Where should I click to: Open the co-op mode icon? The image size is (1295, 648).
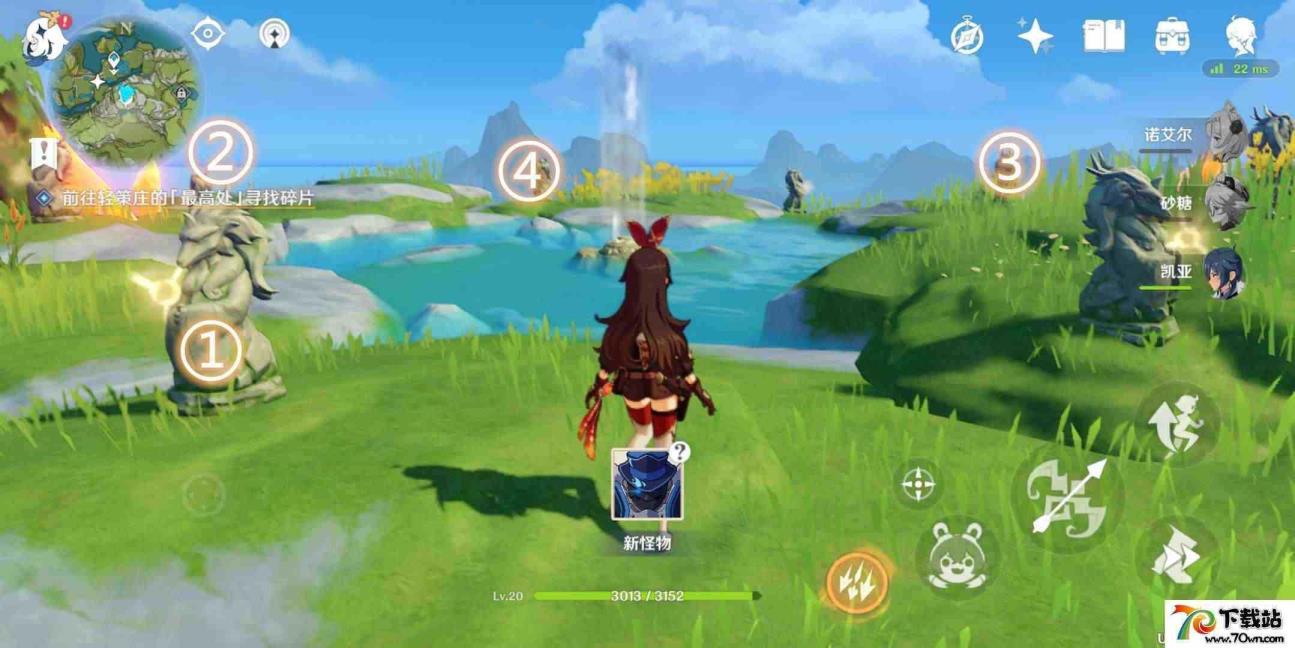click(x=274, y=34)
